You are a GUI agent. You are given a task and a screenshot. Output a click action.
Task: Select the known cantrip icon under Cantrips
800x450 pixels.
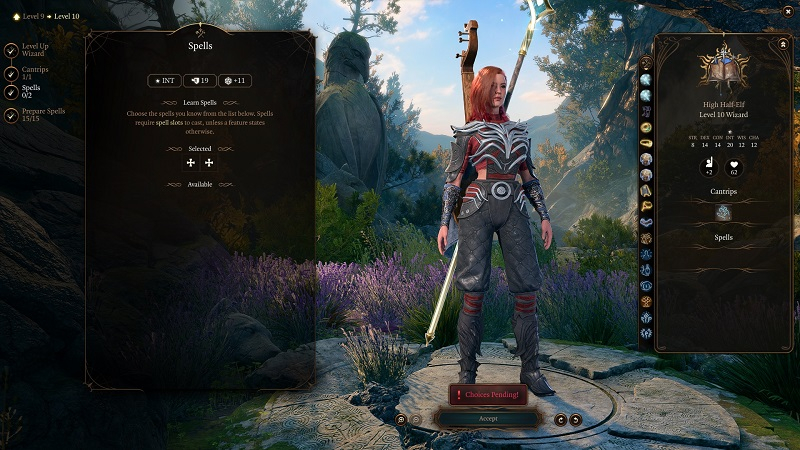[724, 212]
